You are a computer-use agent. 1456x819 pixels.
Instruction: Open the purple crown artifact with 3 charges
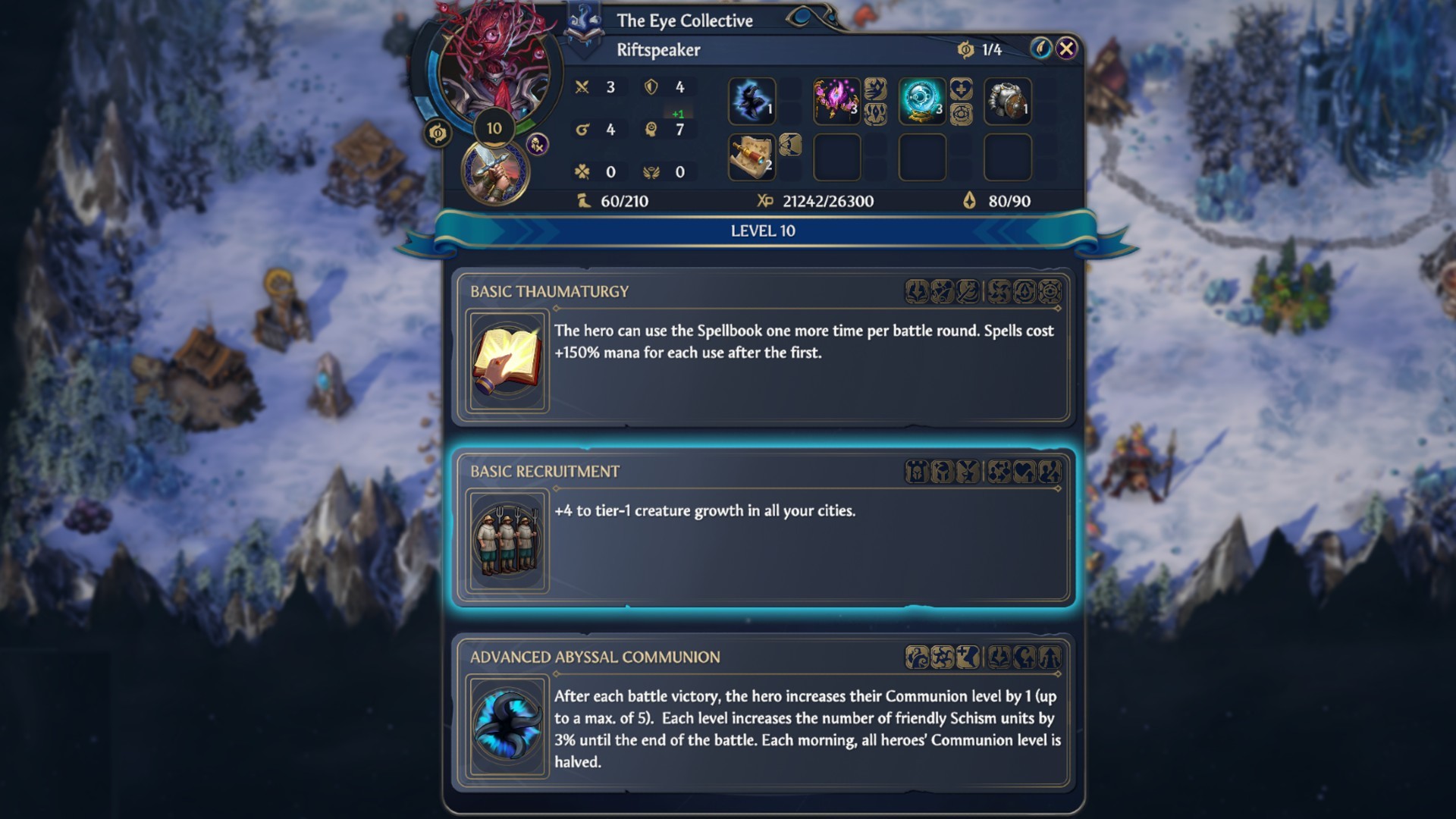click(x=837, y=99)
